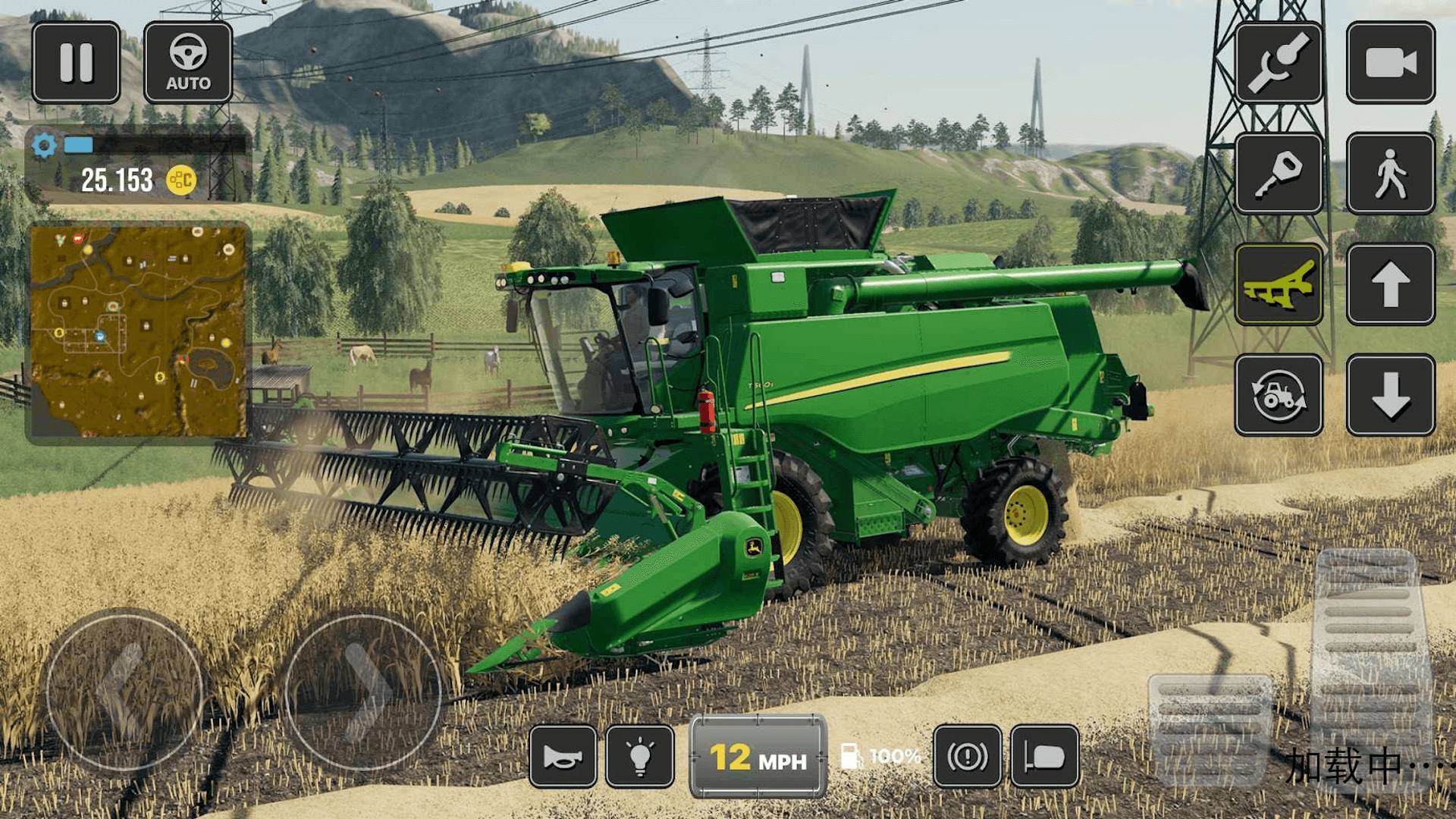Steer right with the right arrow circle

pos(362,692)
